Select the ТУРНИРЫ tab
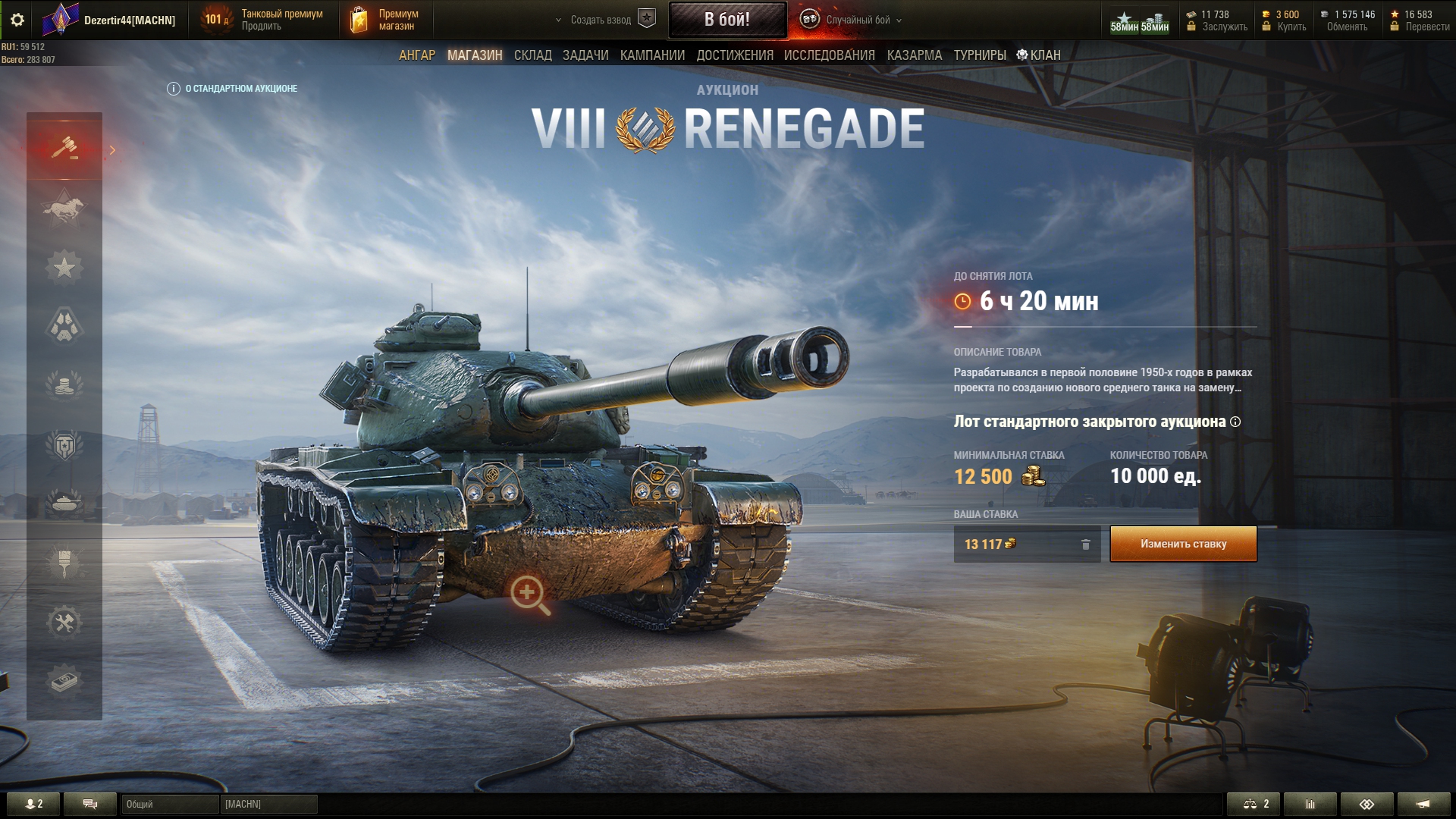This screenshot has width=1456, height=819. tap(979, 55)
